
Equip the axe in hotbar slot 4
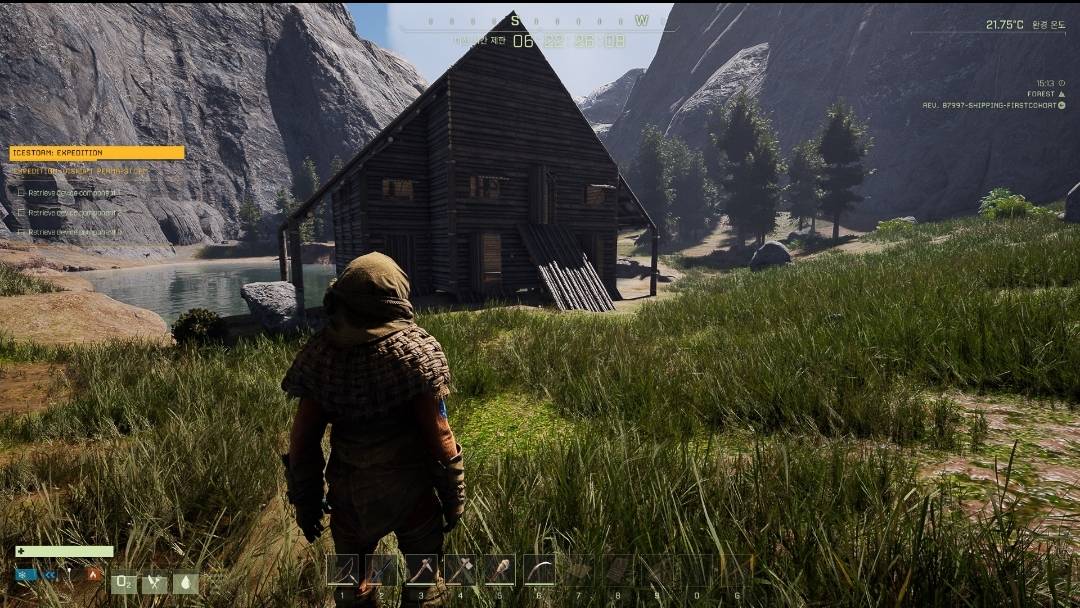click(460, 570)
